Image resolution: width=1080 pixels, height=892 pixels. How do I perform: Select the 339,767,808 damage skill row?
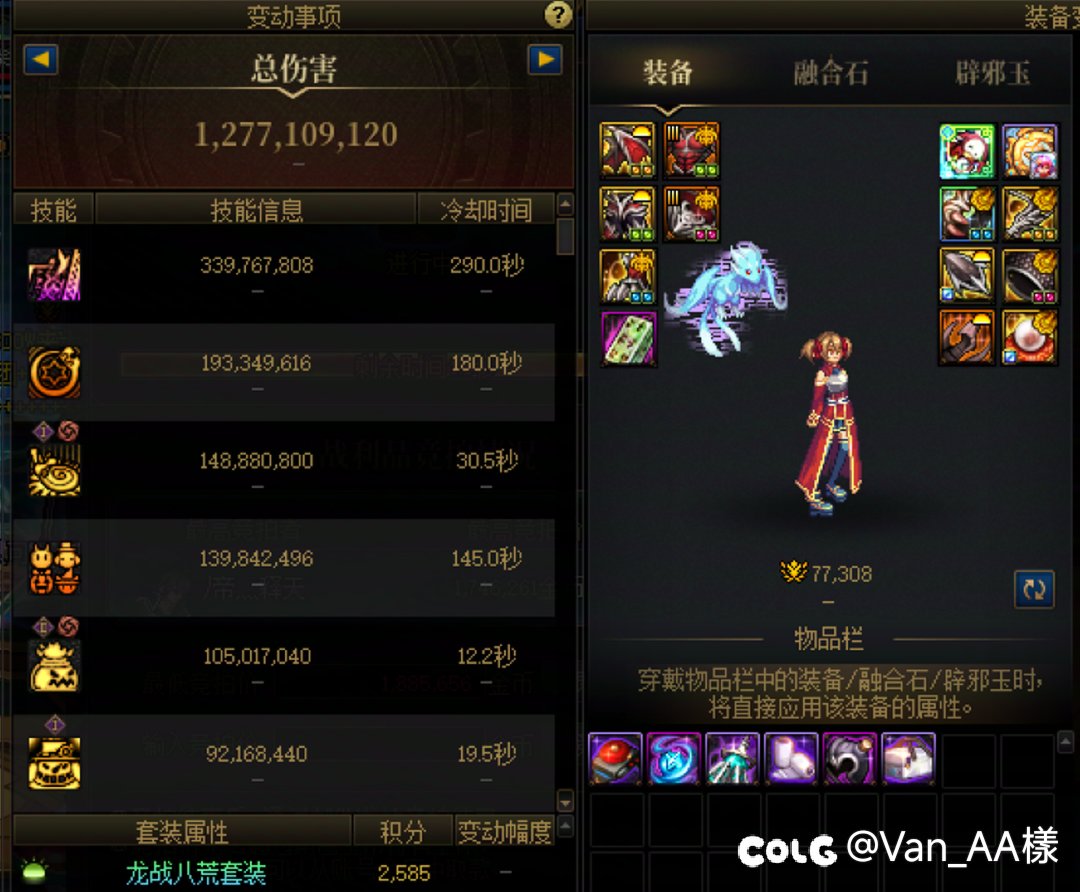pos(284,272)
